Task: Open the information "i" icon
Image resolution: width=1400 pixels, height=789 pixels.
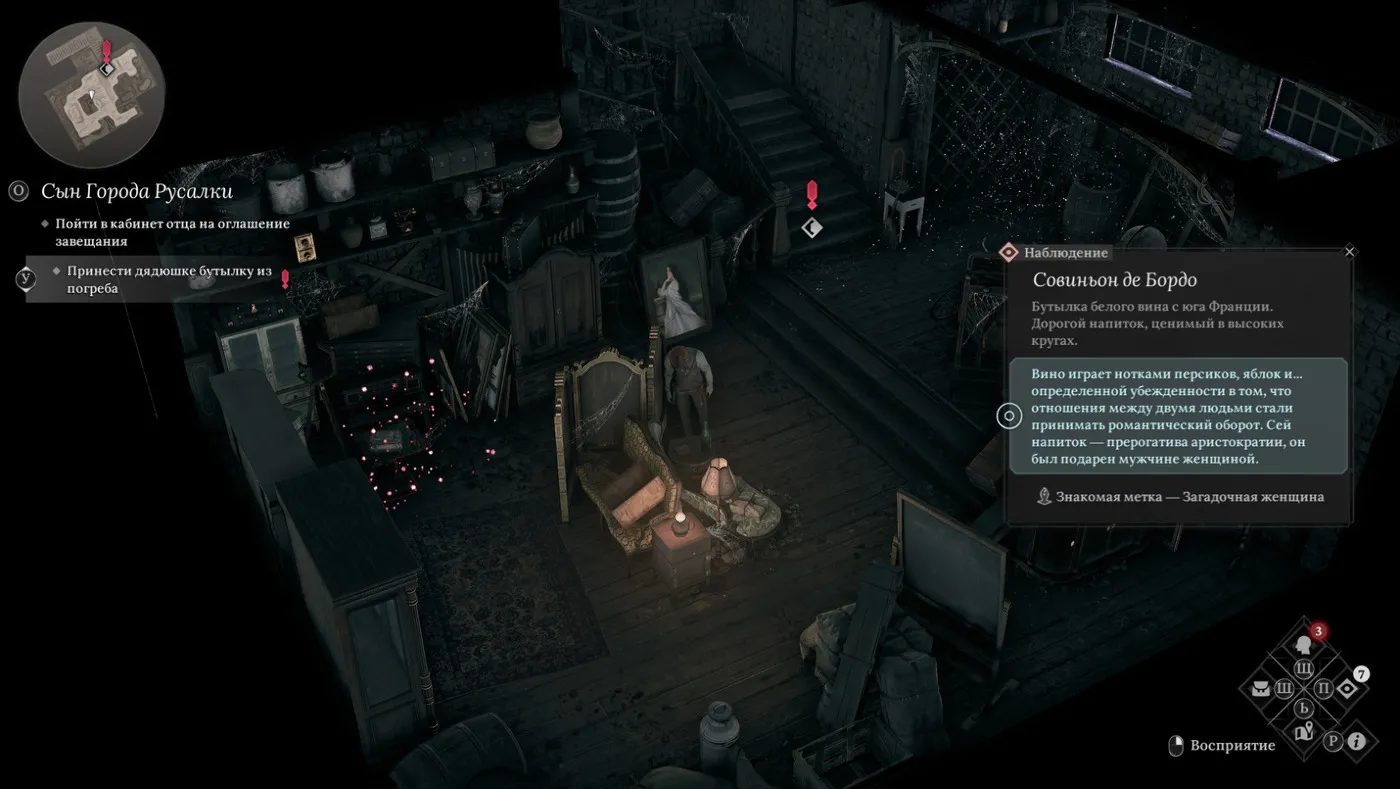Action: tap(1357, 741)
